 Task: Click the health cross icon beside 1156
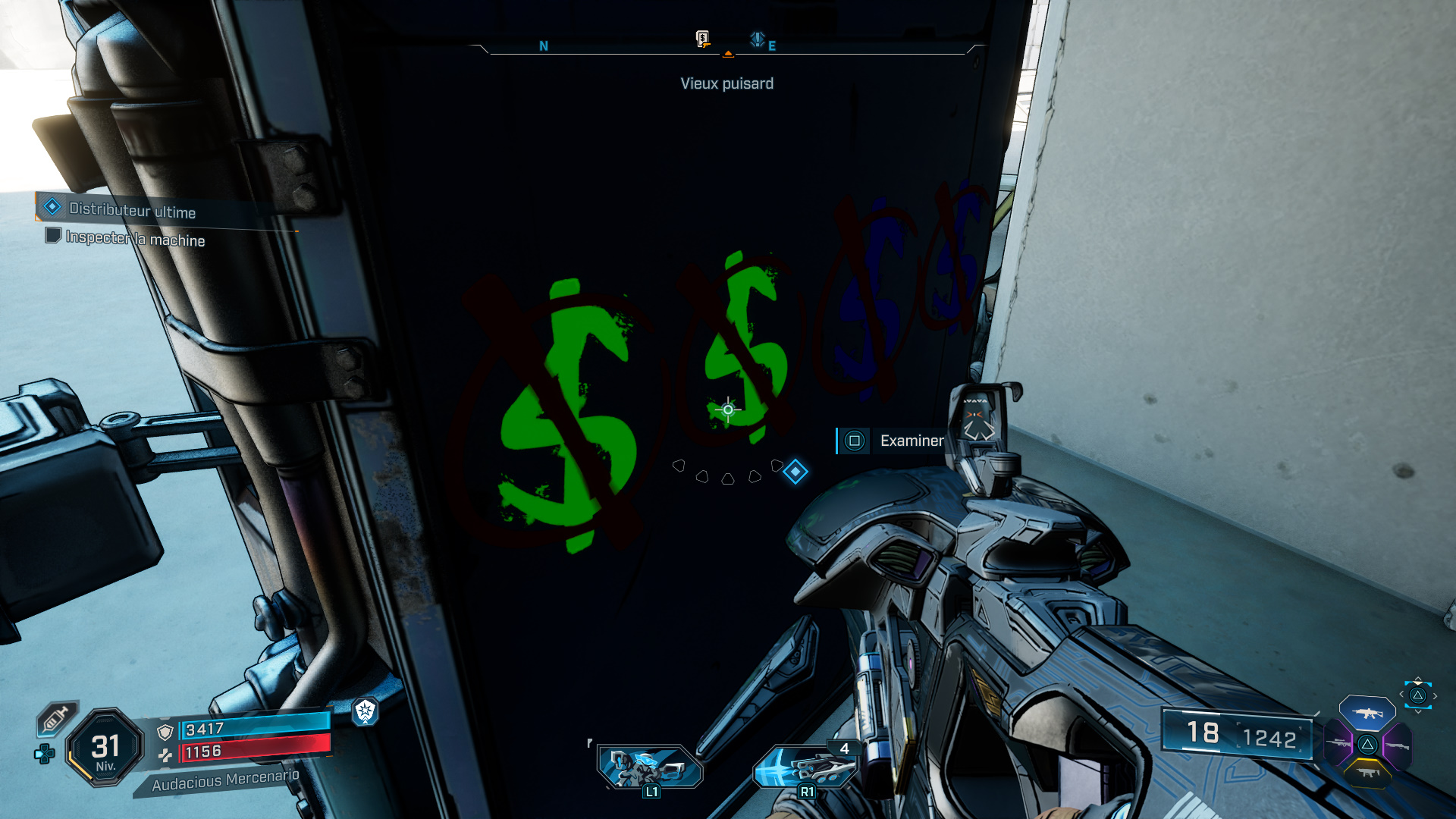point(166,755)
